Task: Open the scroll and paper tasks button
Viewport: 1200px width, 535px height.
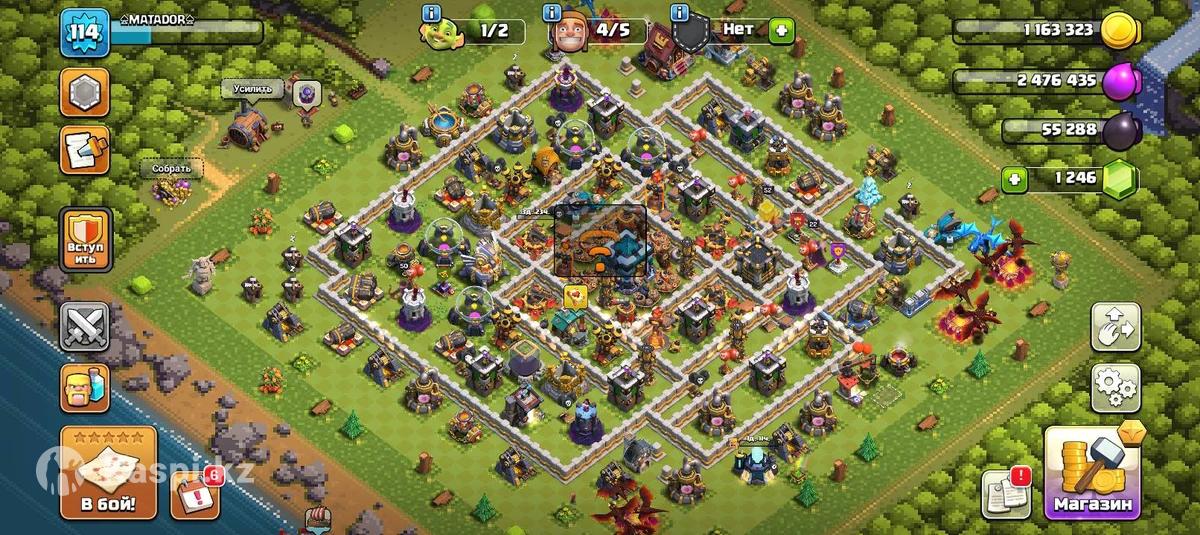Action: tap(86, 152)
